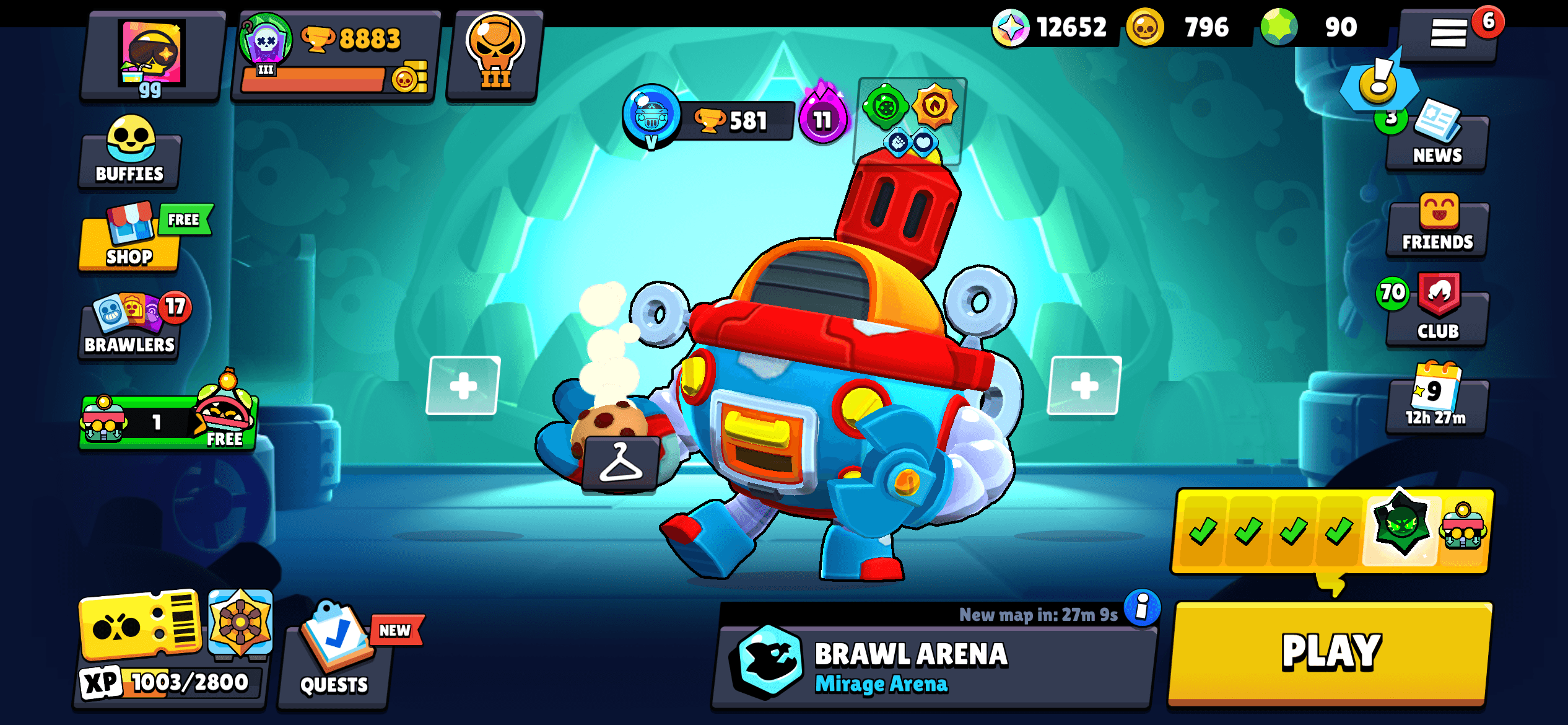Screen dimensions: 1568x725
Task: Open the Shop with the FREE tag
Action: [128, 242]
